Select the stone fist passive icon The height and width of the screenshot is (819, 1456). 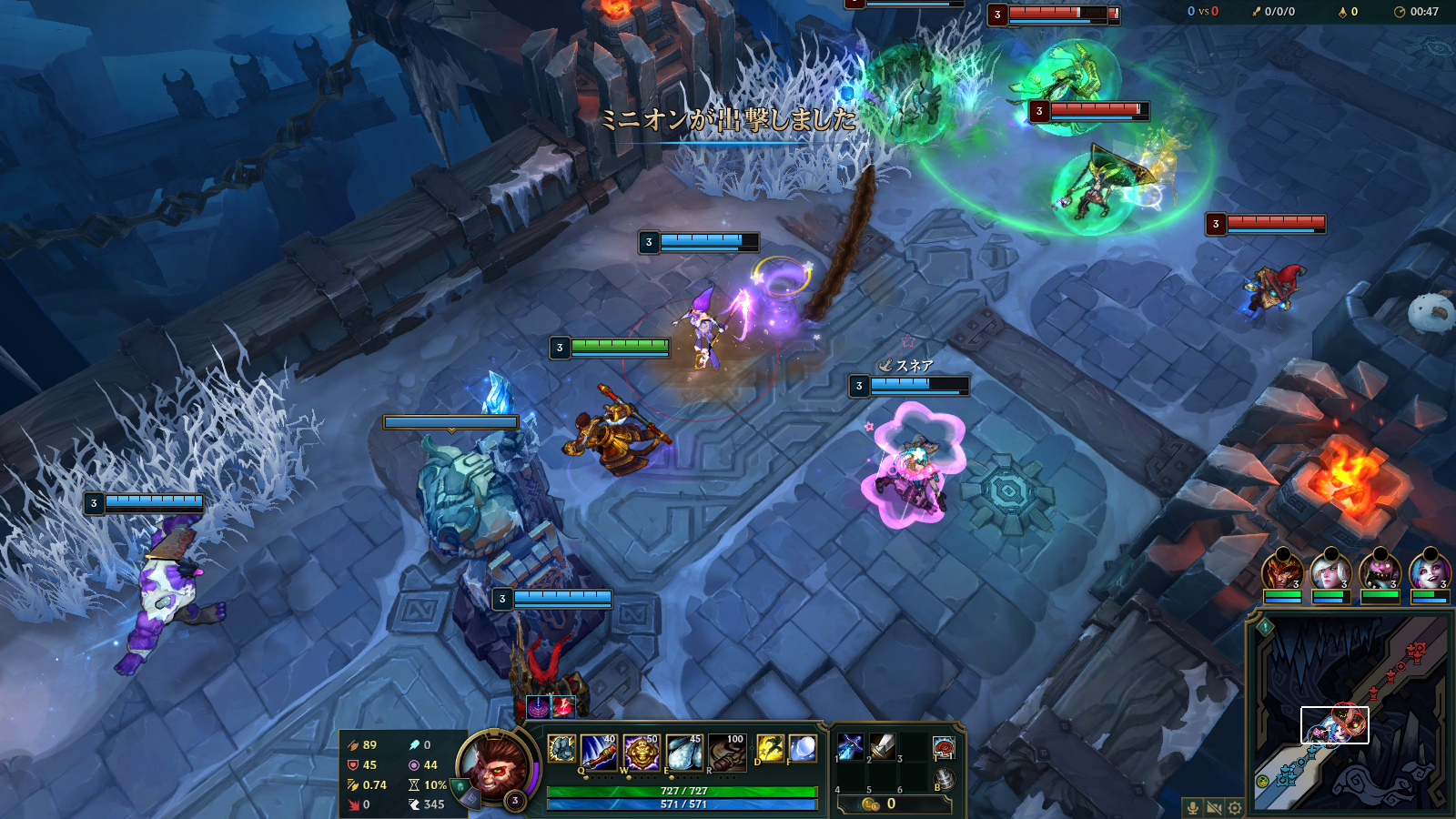[x=561, y=749]
